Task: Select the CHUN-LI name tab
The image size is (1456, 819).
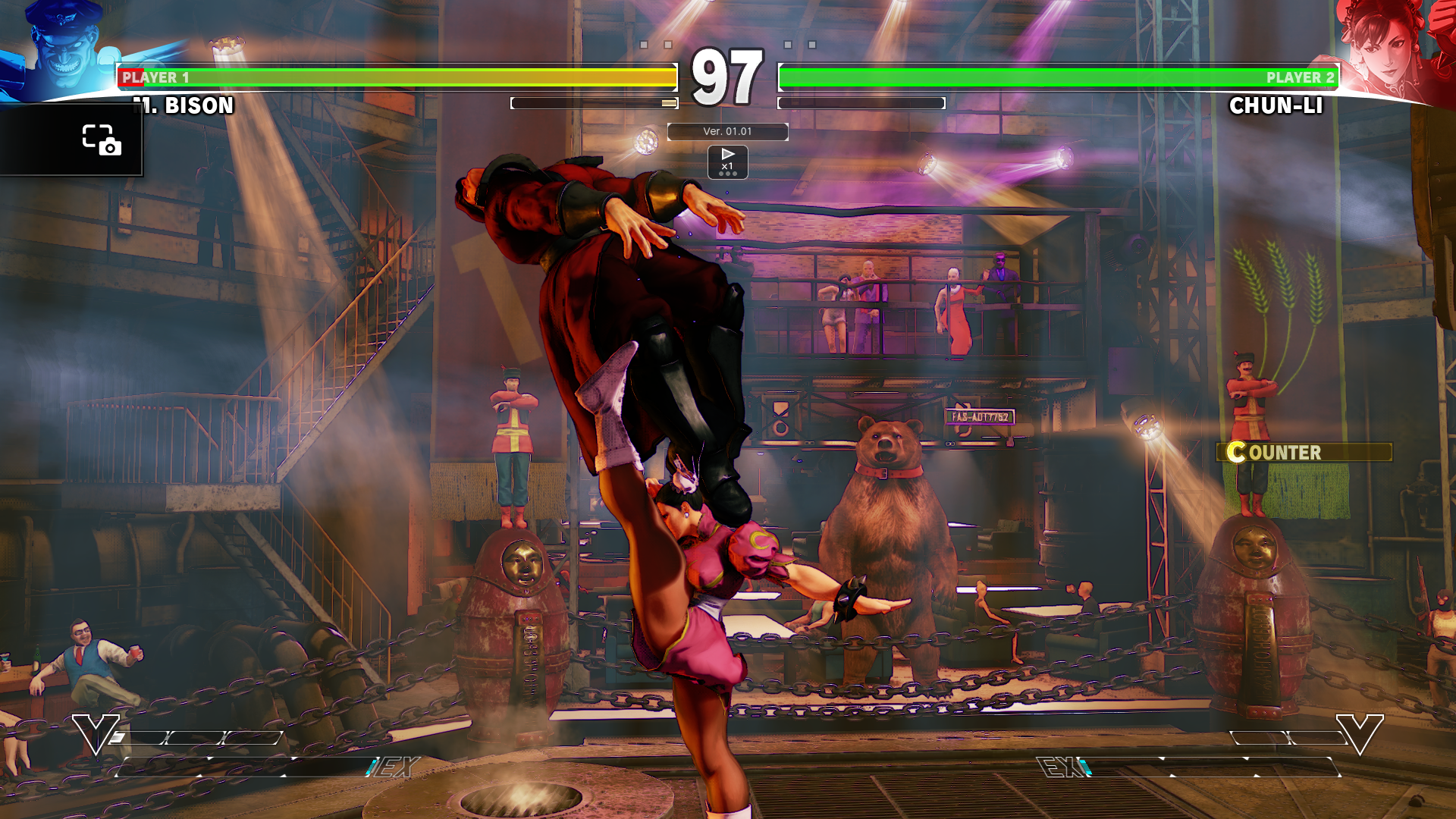Action: click(x=1278, y=106)
